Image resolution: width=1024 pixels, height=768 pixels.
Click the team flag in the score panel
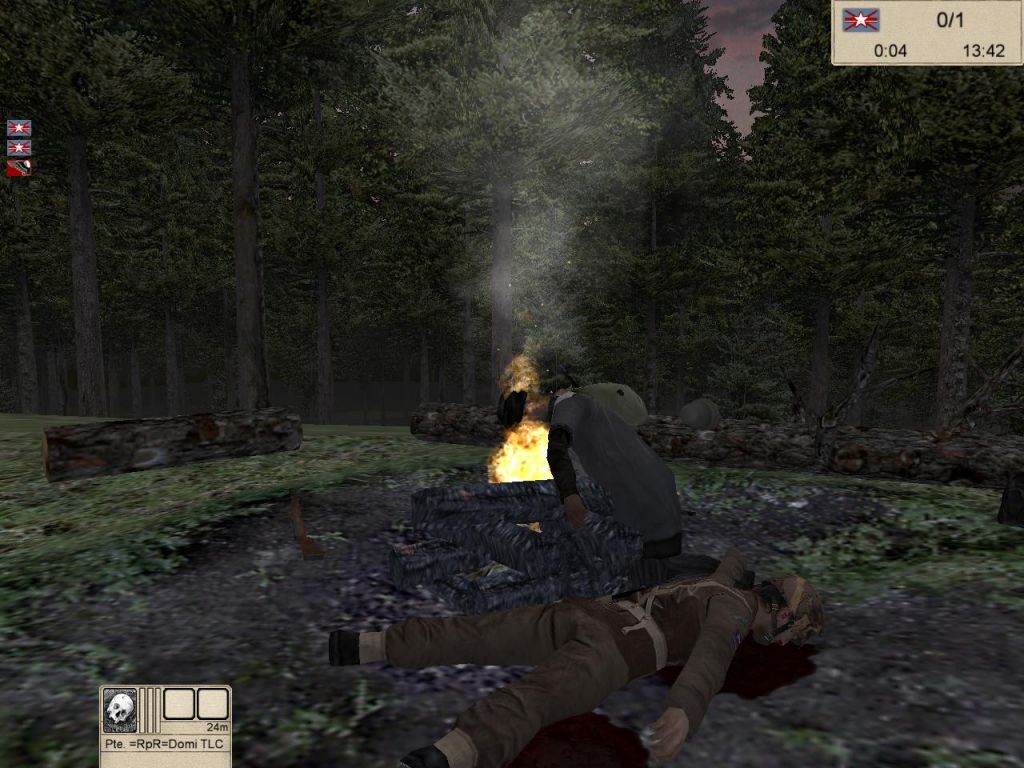point(859,20)
